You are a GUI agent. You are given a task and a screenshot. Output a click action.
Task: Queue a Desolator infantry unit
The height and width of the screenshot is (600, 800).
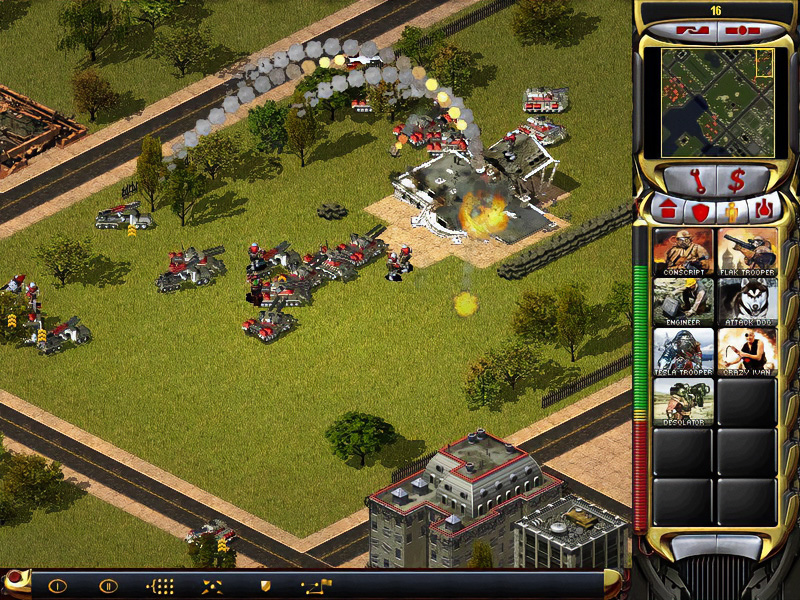[x=683, y=401]
